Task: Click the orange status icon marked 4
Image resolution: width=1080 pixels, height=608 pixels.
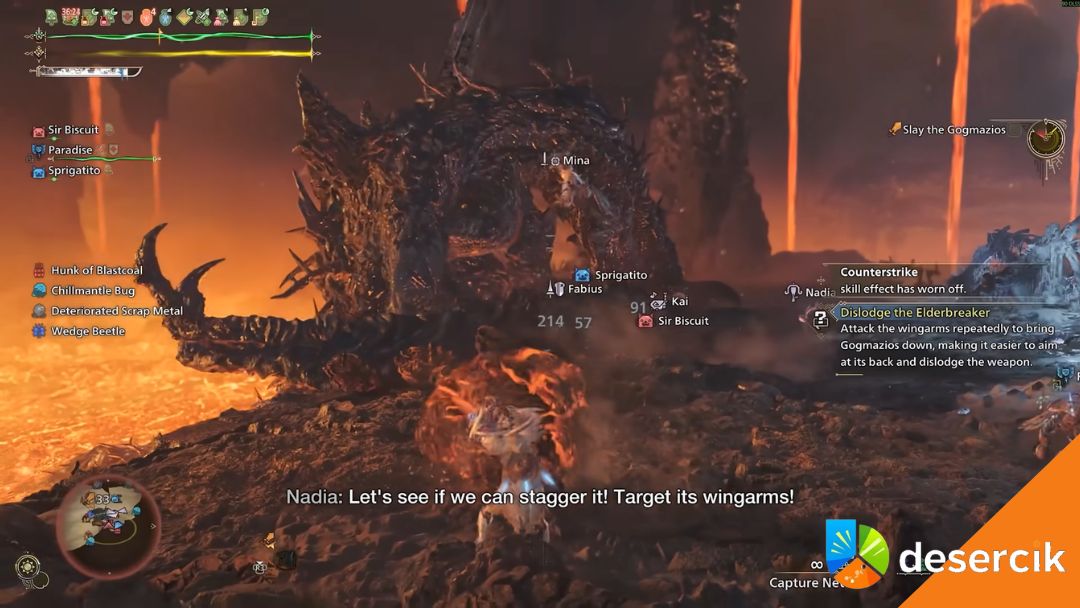Action: [x=147, y=17]
